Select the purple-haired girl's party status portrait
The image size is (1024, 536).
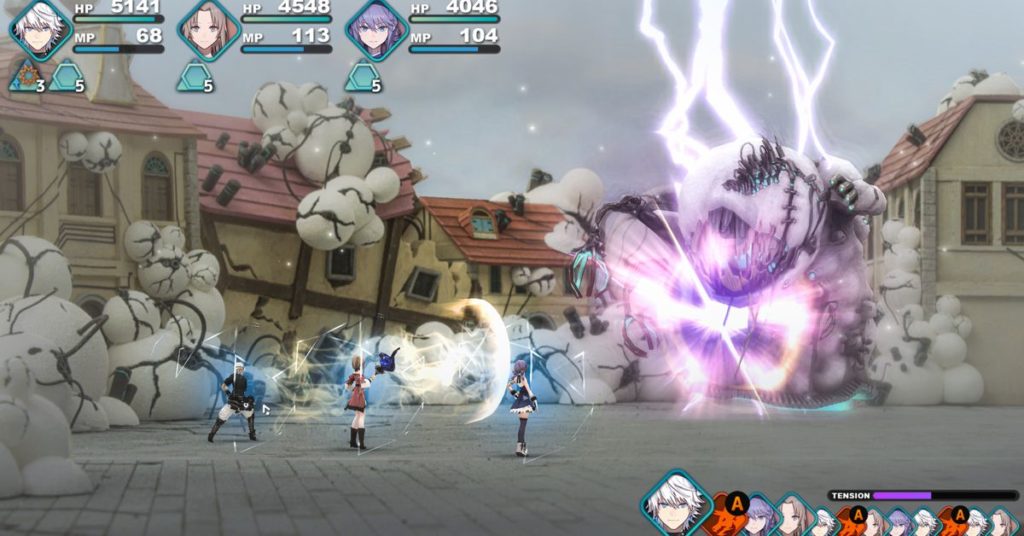[376, 29]
